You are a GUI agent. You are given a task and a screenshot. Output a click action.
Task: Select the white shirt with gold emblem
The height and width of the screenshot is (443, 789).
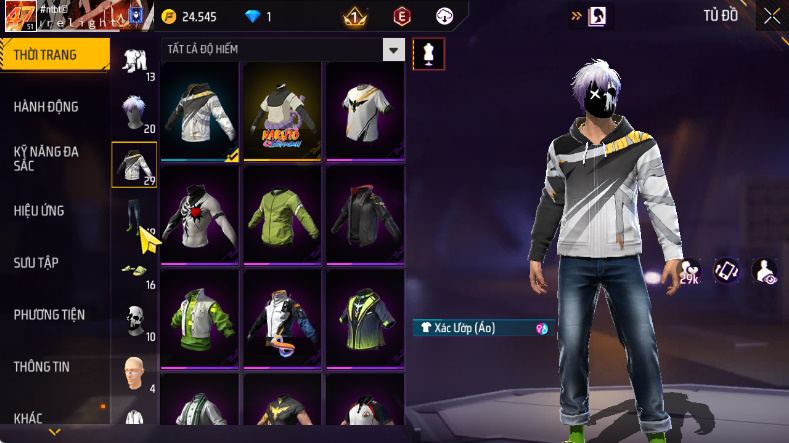point(364,112)
